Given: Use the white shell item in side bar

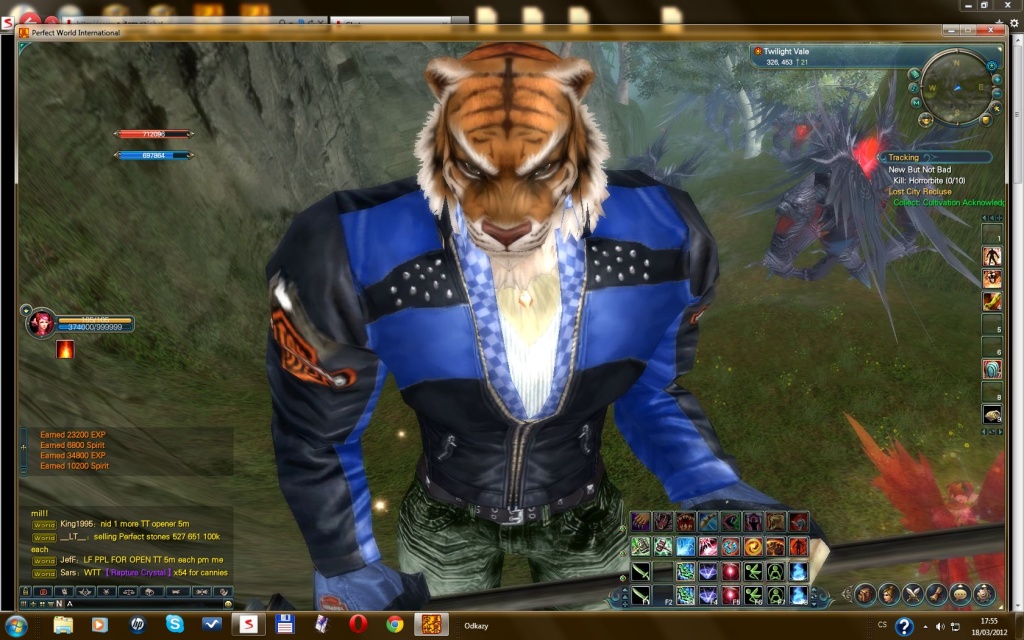Looking at the screenshot, I should 991,415.
